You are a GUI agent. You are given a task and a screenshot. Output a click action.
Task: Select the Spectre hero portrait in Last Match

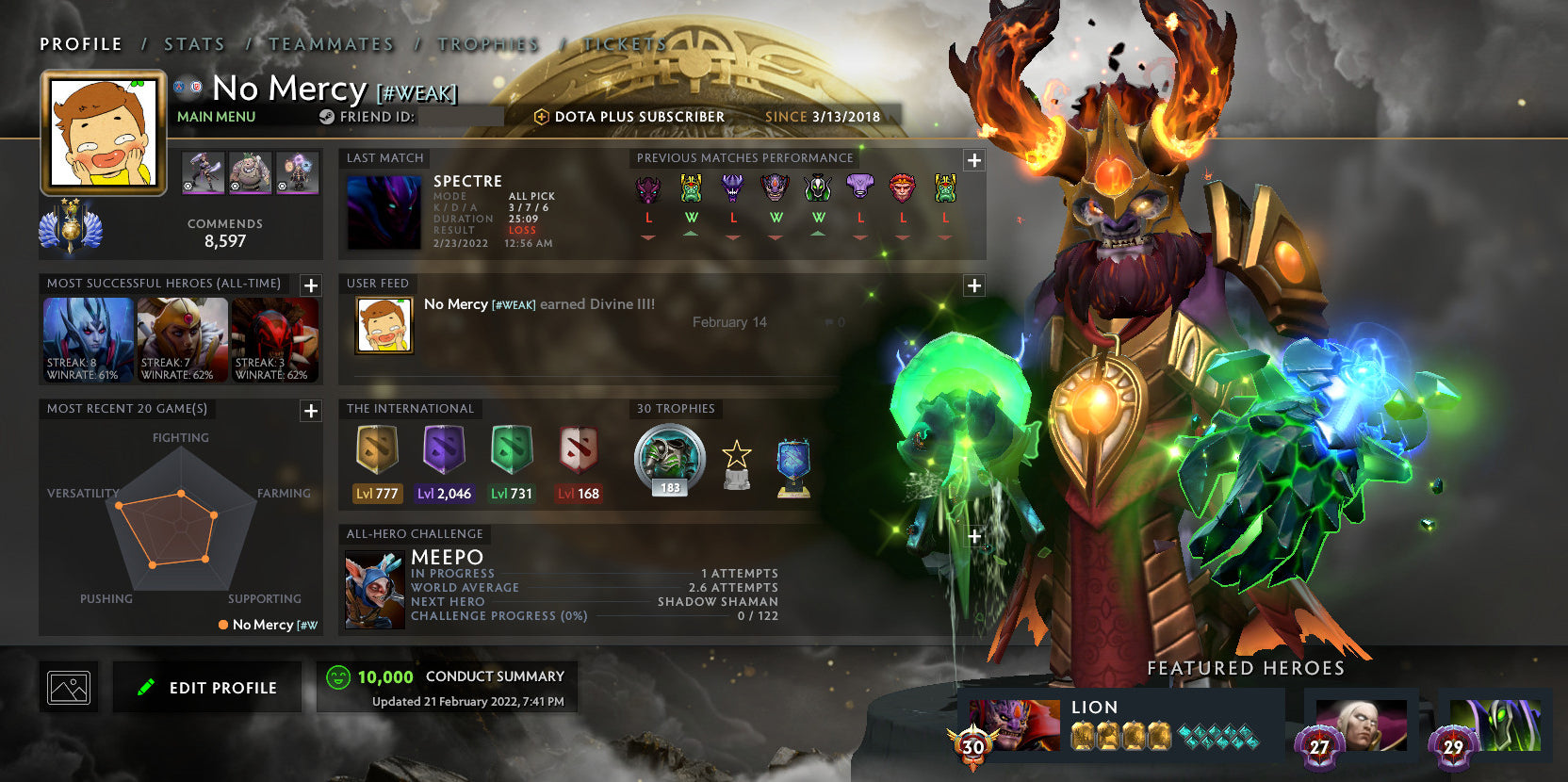(x=384, y=210)
